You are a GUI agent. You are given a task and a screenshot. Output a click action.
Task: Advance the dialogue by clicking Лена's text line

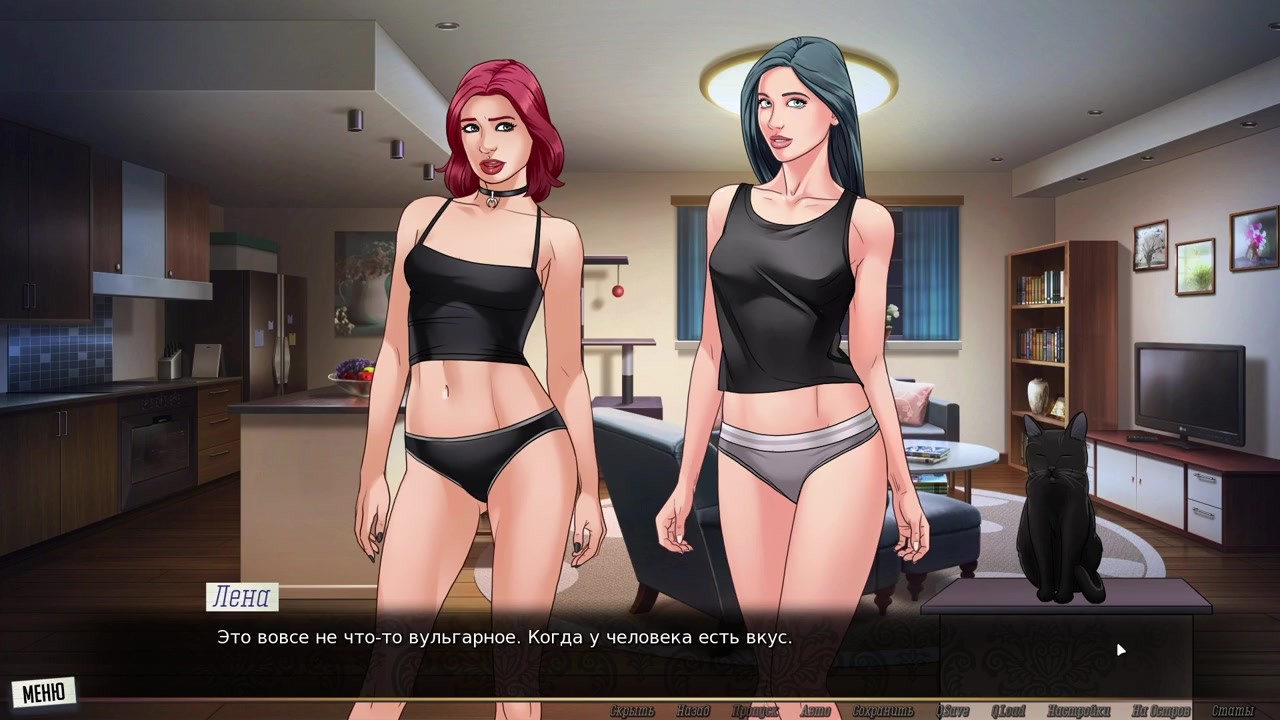click(505, 637)
